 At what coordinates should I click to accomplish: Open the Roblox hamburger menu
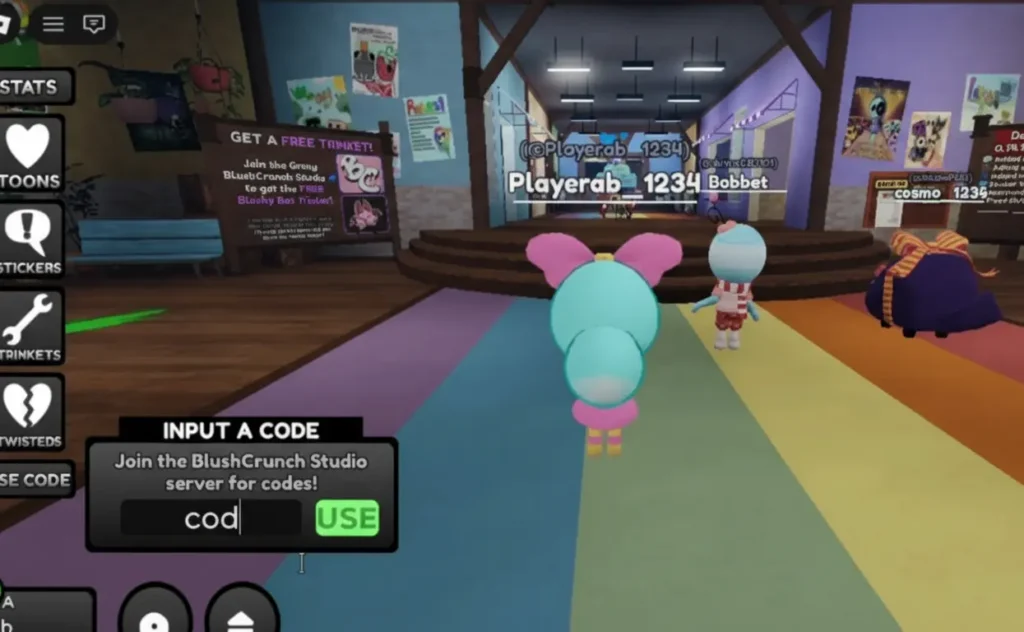click(x=53, y=24)
